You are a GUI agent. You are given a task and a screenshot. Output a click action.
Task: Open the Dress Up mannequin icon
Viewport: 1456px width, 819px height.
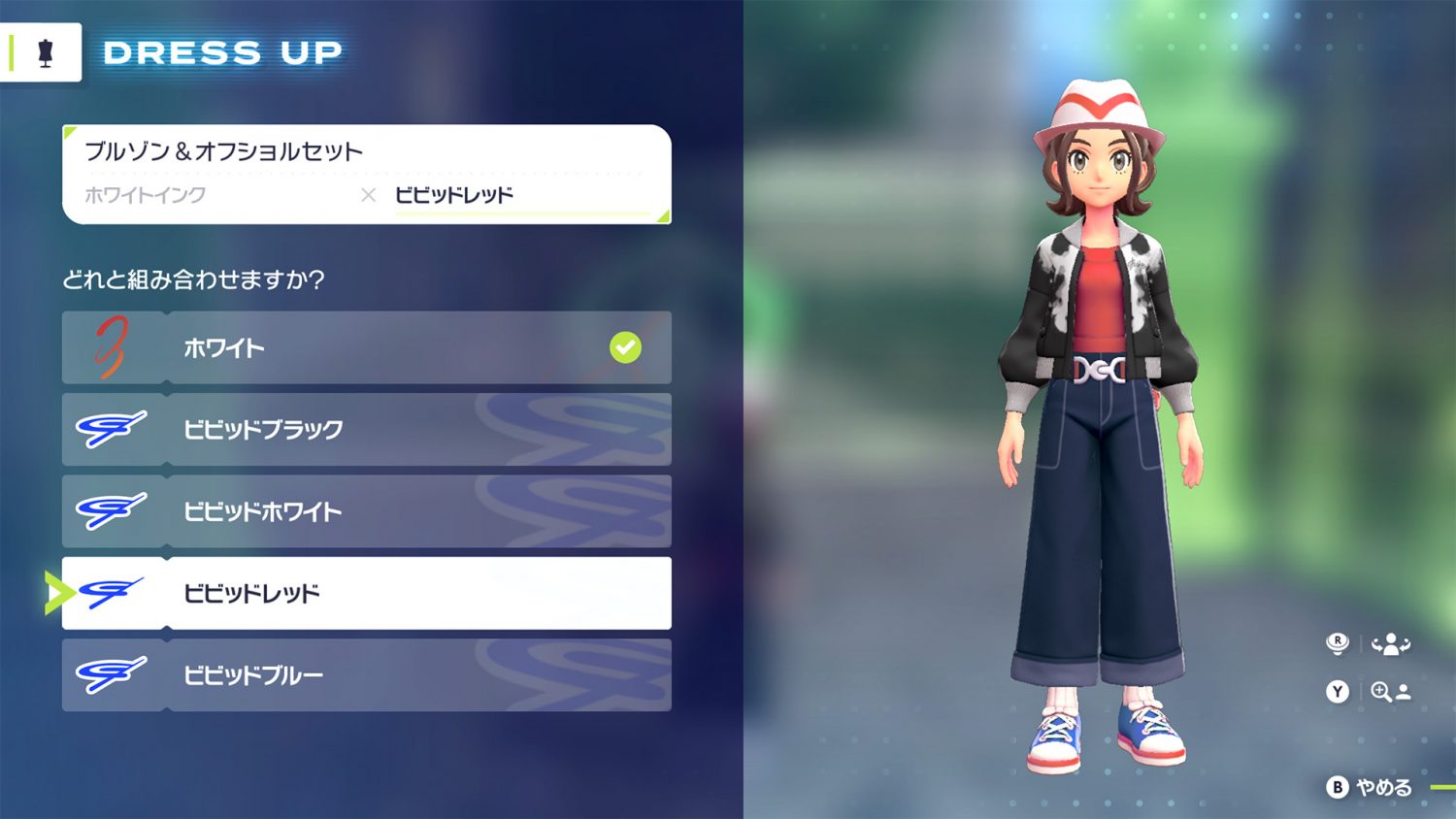[x=45, y=53]
